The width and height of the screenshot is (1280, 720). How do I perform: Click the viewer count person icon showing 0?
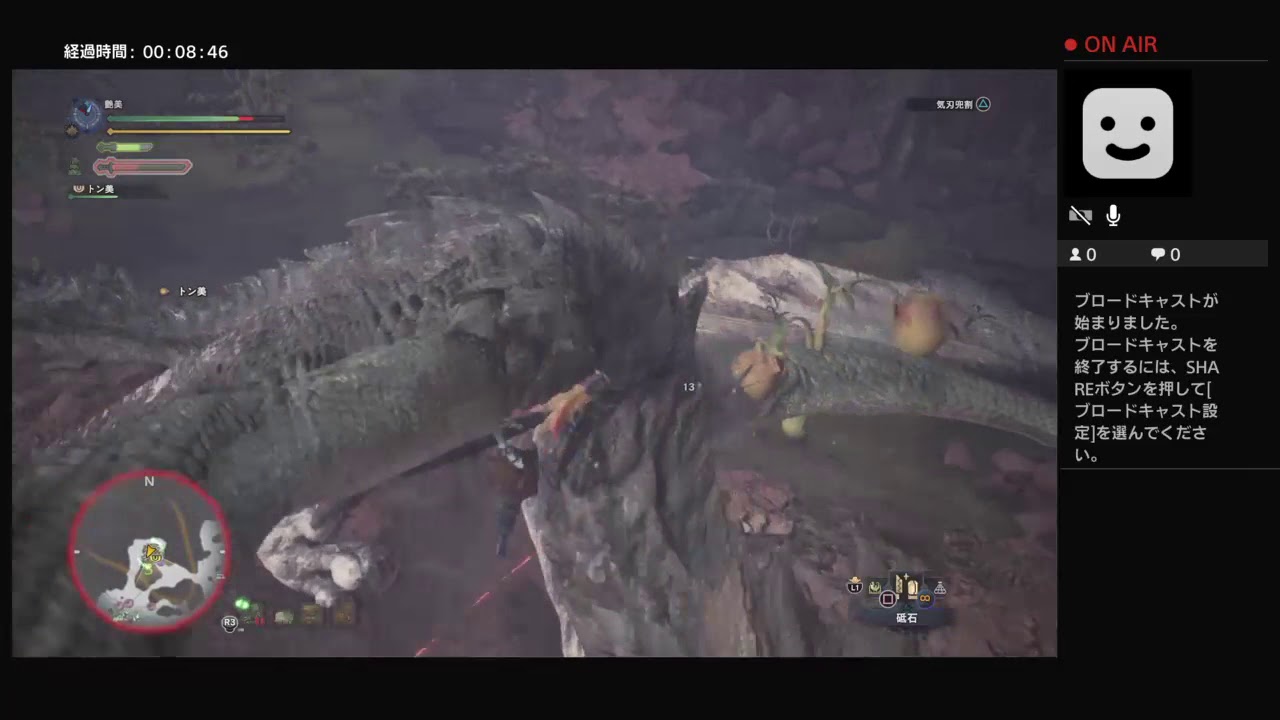[x=1076, y=254]
